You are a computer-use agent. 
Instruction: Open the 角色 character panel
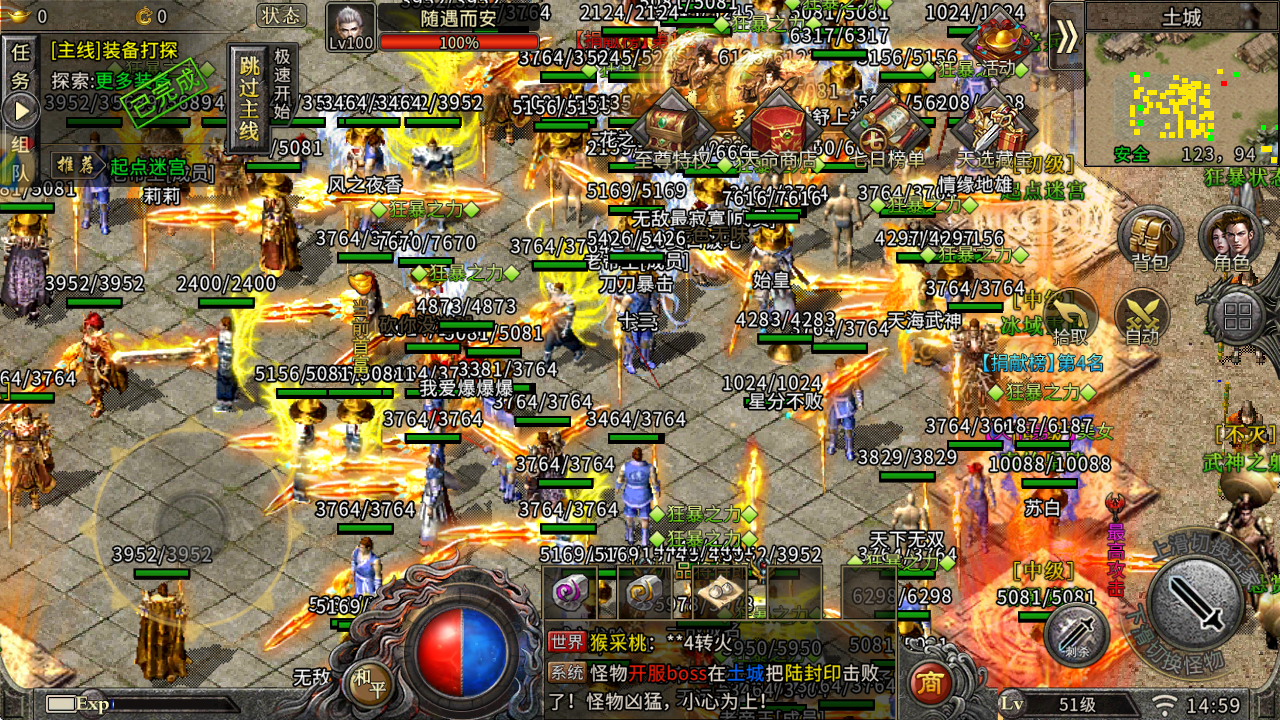click(1232, 240)
